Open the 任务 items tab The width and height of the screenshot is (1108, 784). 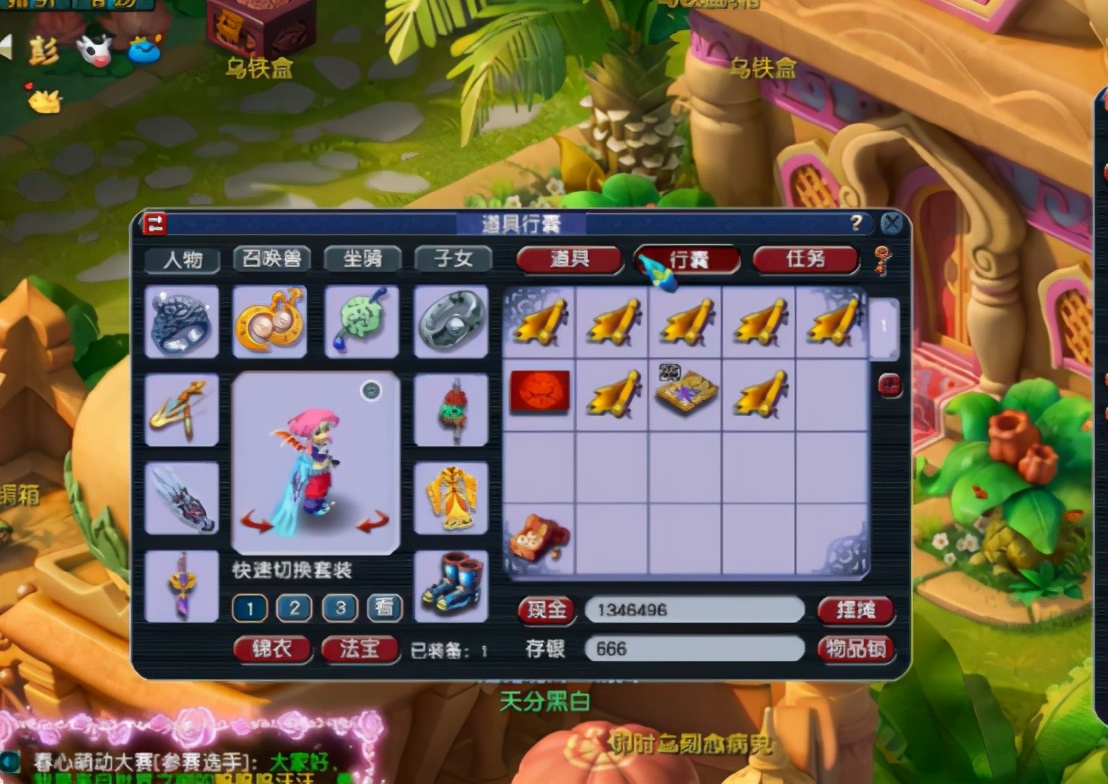tap(805, 260)
